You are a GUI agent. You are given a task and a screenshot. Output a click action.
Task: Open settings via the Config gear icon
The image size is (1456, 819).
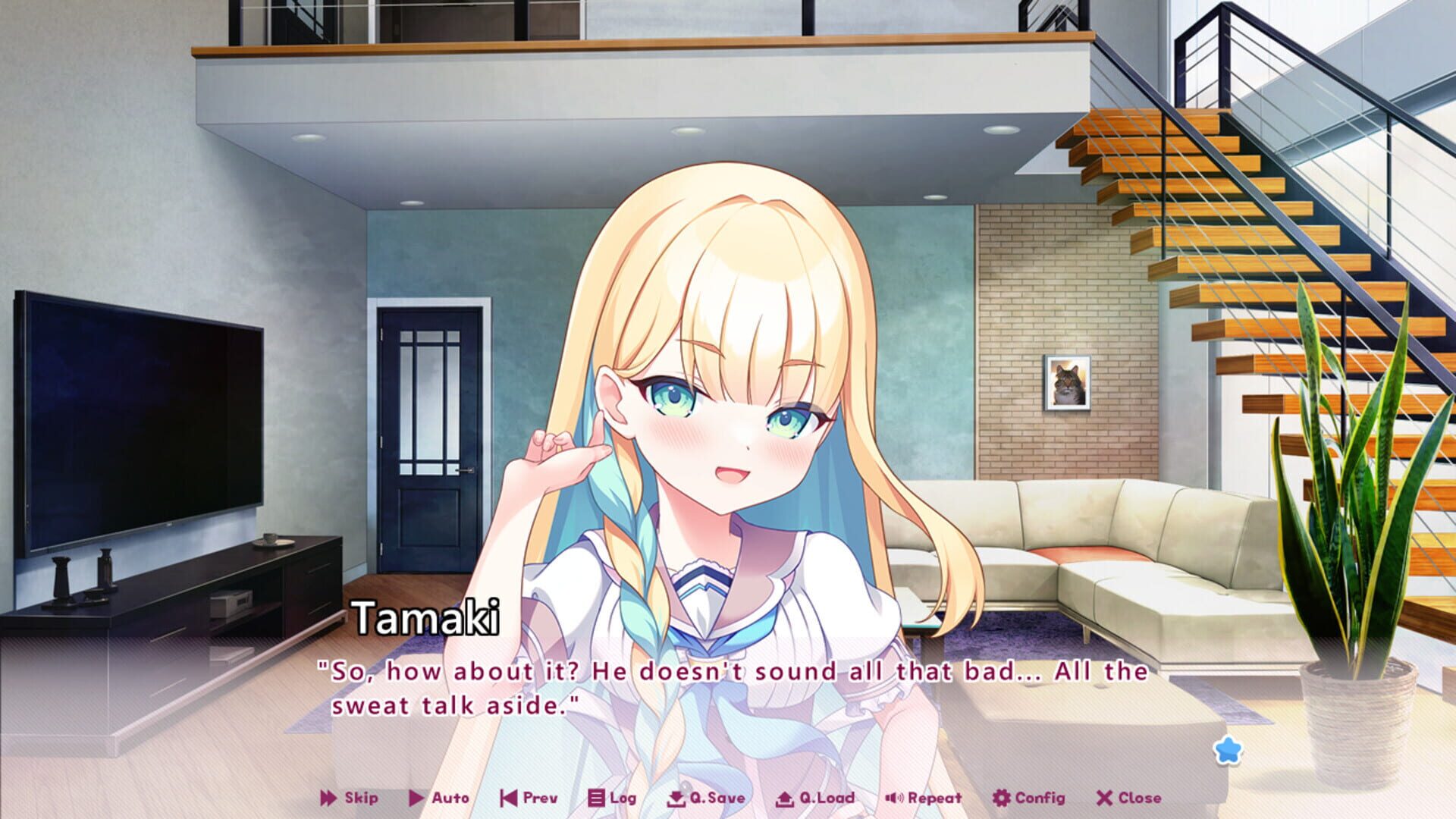pyautogui.click(x=1001, y=797)
